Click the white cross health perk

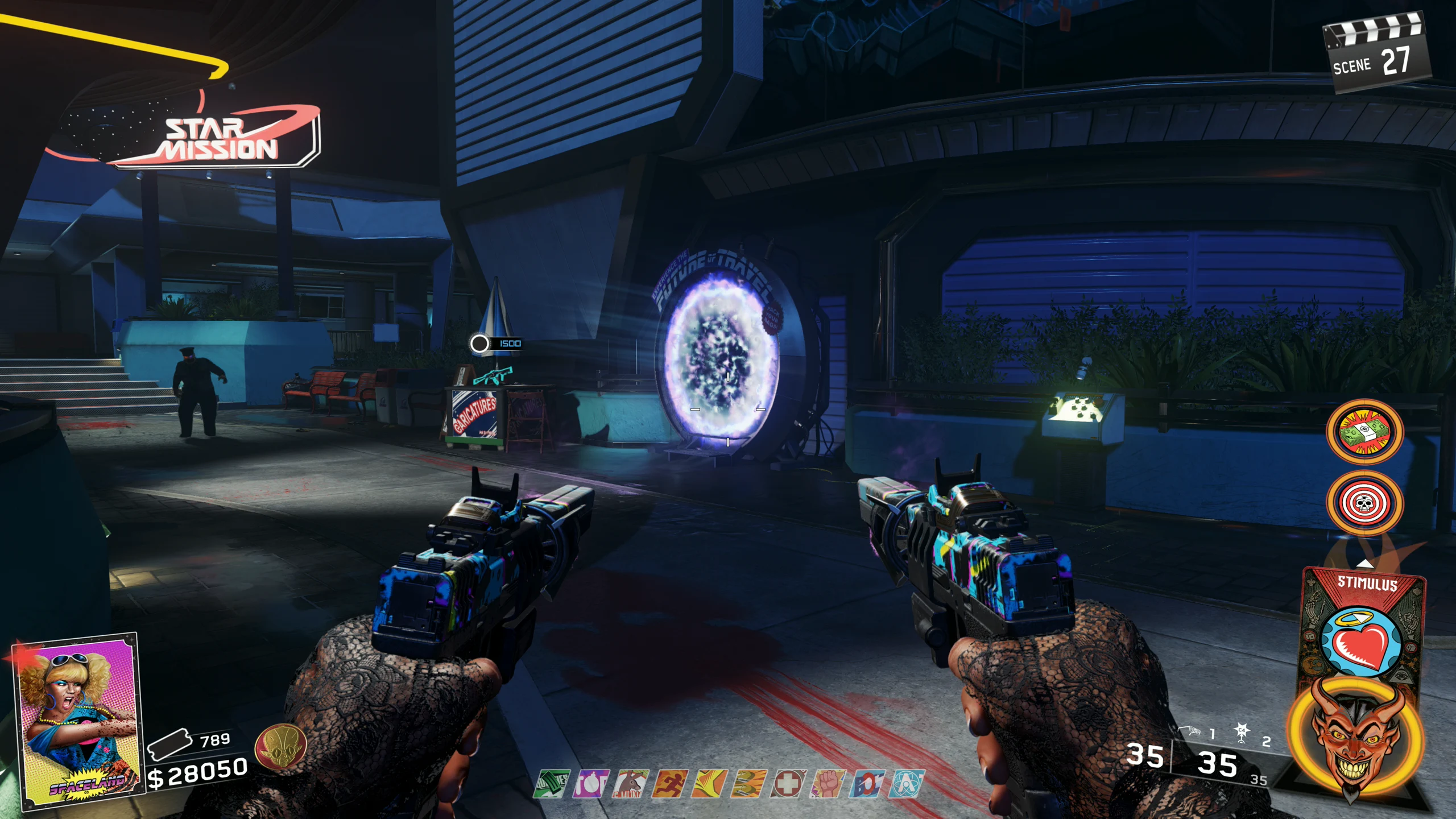(x=788, y=784)
